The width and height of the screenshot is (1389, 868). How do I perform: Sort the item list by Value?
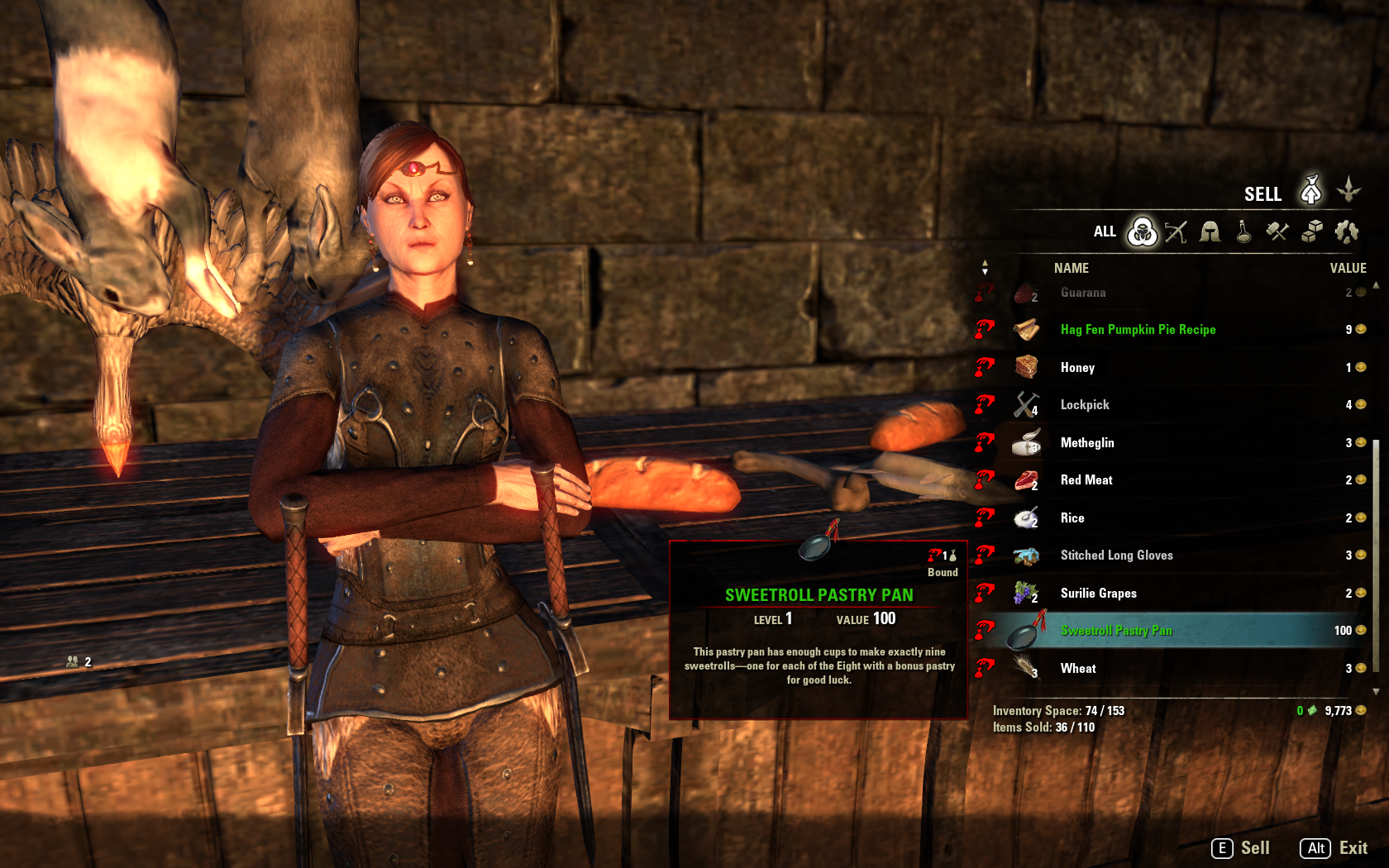click(1347, 268)
